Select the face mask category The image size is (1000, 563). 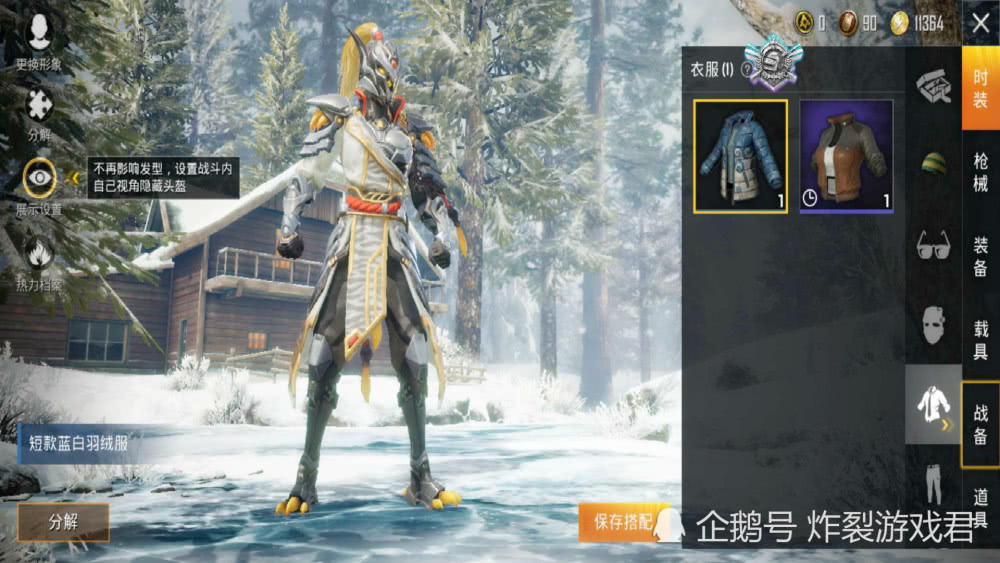tap(933, 325)
